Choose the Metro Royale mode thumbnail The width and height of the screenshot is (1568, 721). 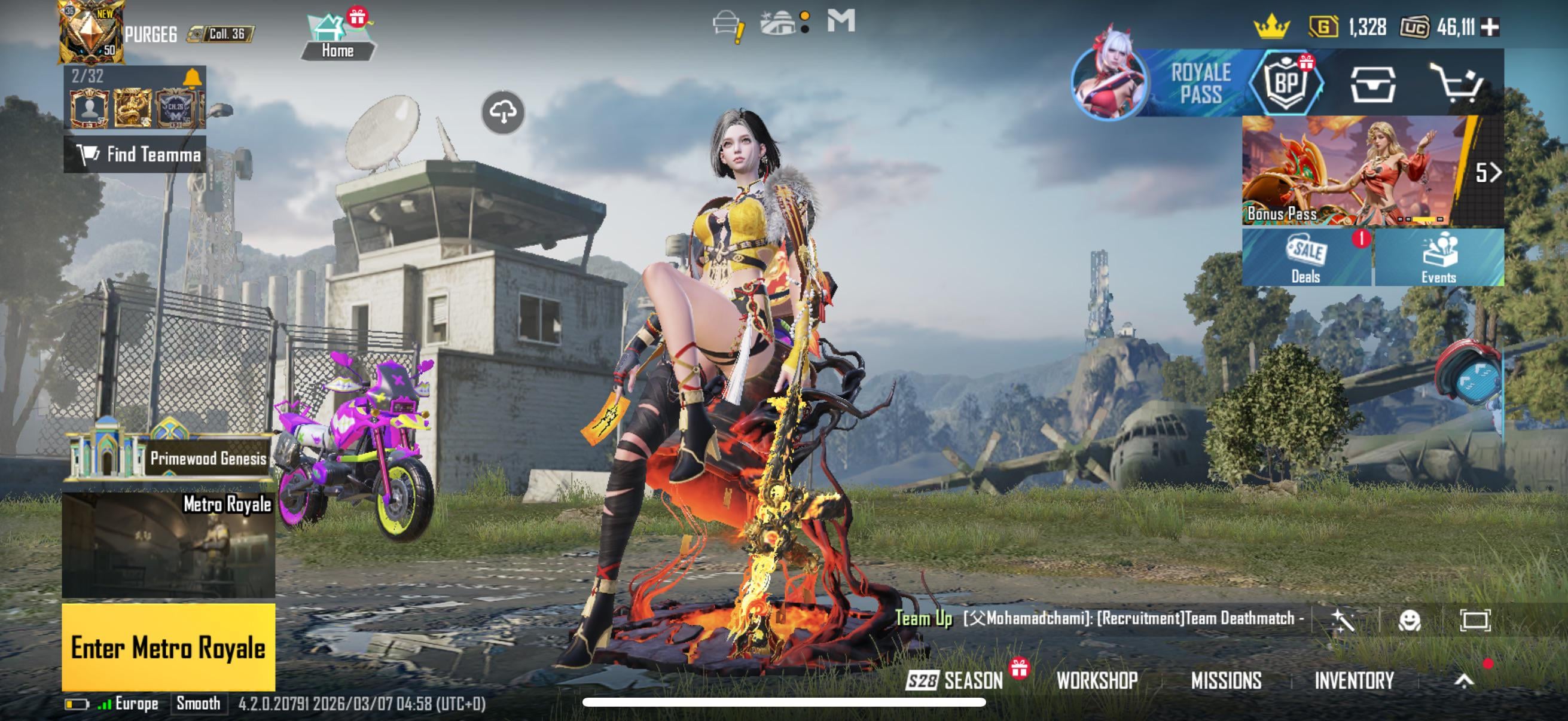[169, 545]
